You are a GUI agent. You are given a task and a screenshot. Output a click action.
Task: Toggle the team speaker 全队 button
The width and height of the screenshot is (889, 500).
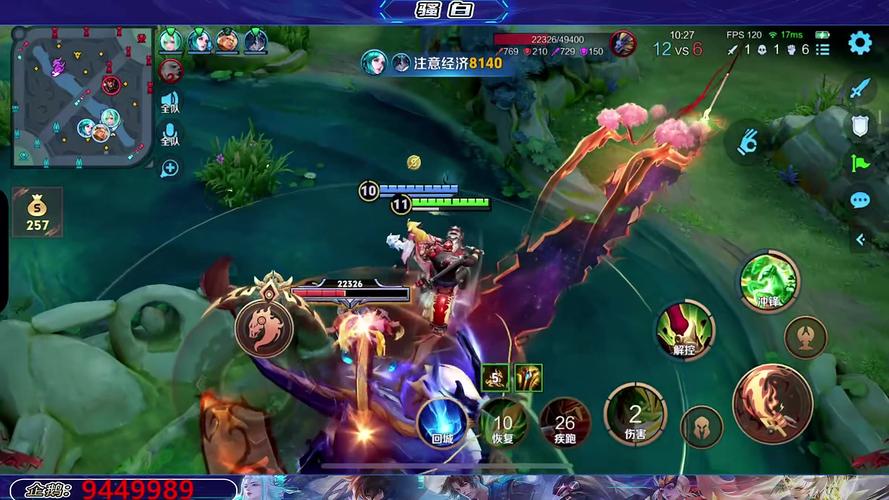(x=171, y=105)
